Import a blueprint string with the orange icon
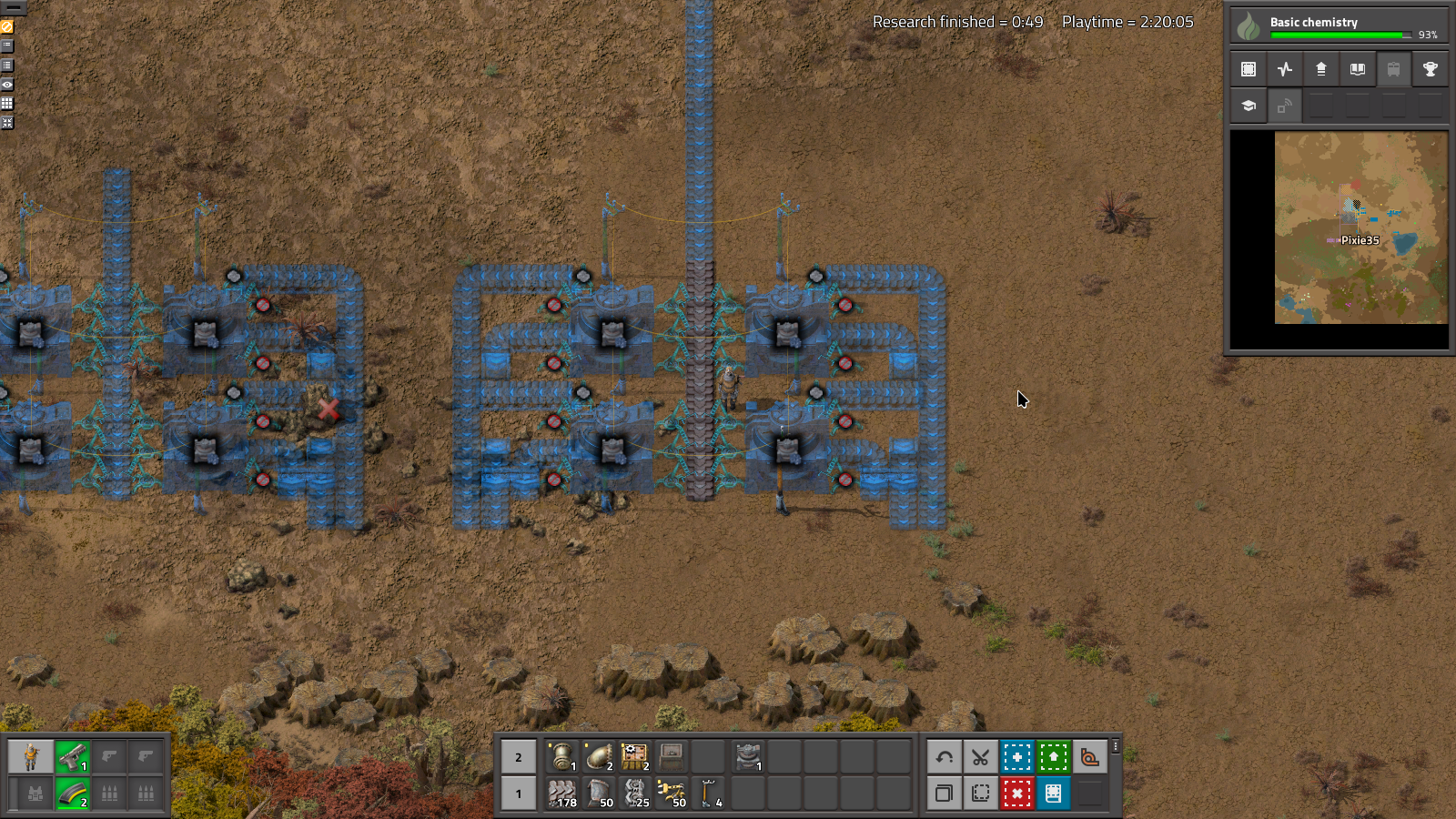The width and height of the screenshot is (1456, 819). pos(1089,756)
